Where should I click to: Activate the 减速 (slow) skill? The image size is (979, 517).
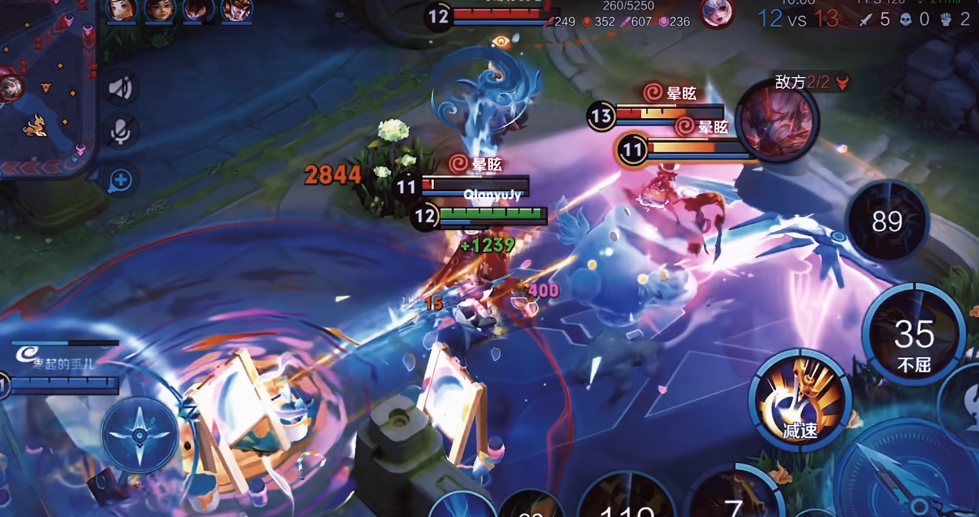(x=800, y=400)
